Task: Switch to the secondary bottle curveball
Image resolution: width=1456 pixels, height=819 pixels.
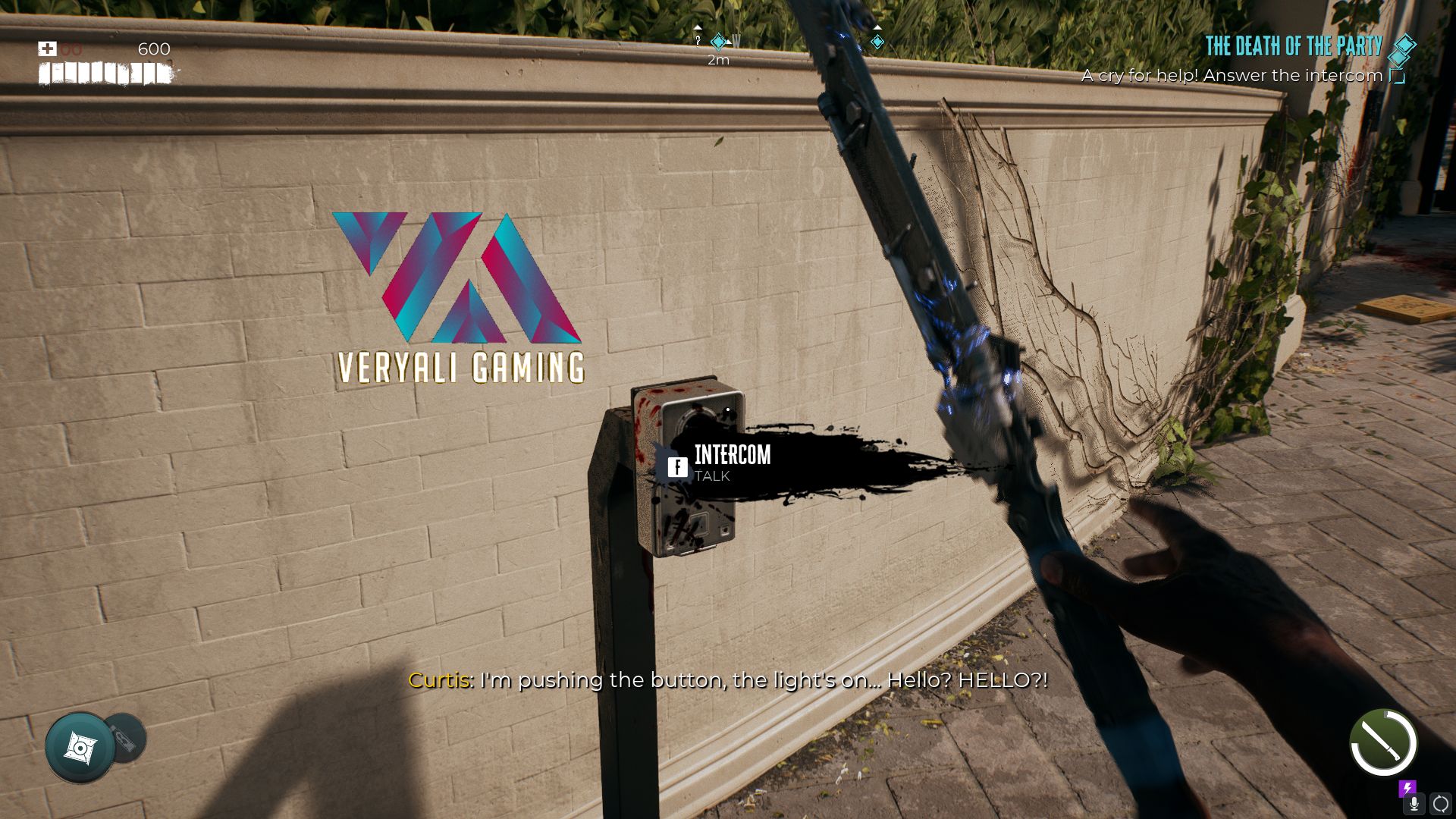Action: coord(127,737)
